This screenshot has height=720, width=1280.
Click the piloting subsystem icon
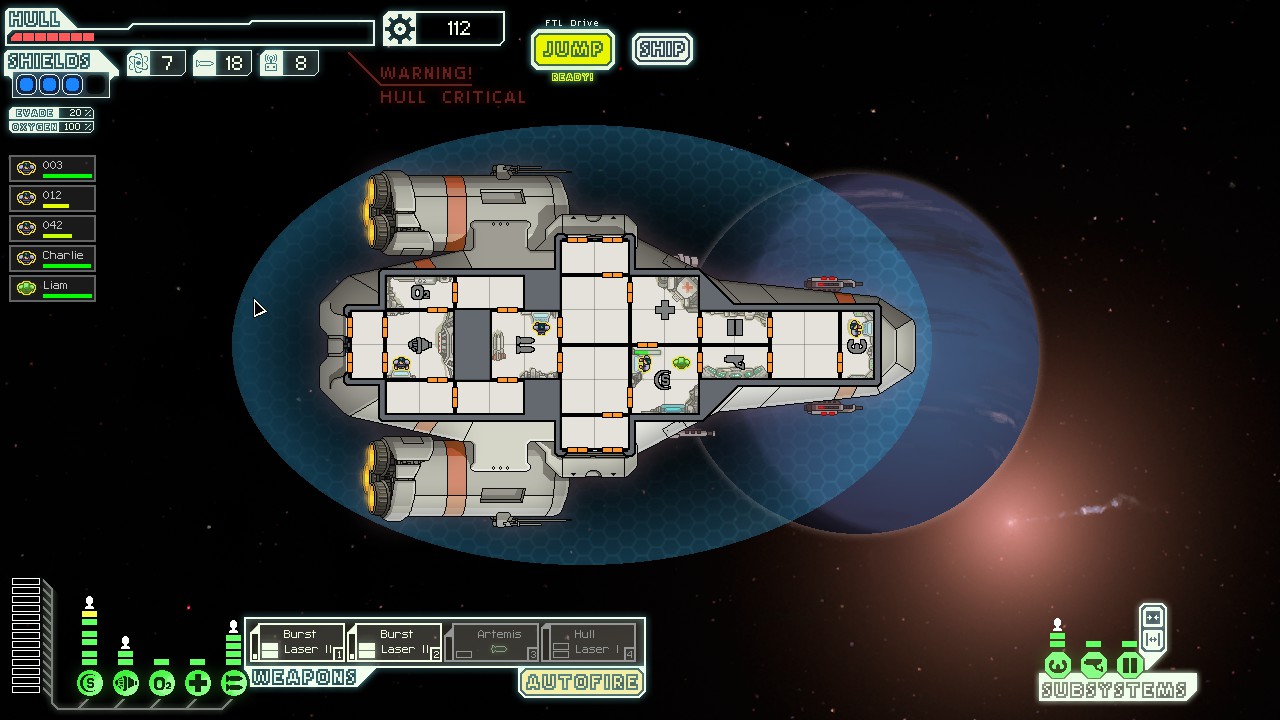(1058, 665)
